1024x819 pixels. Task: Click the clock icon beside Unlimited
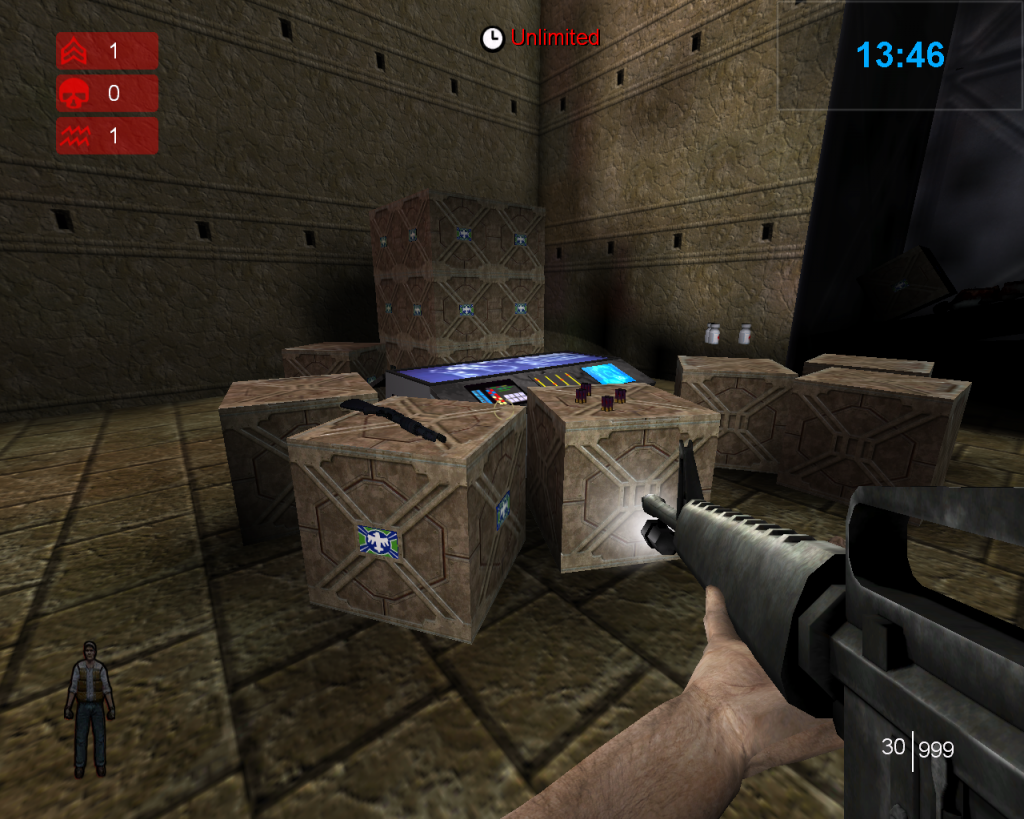click(x=492, y=39)
